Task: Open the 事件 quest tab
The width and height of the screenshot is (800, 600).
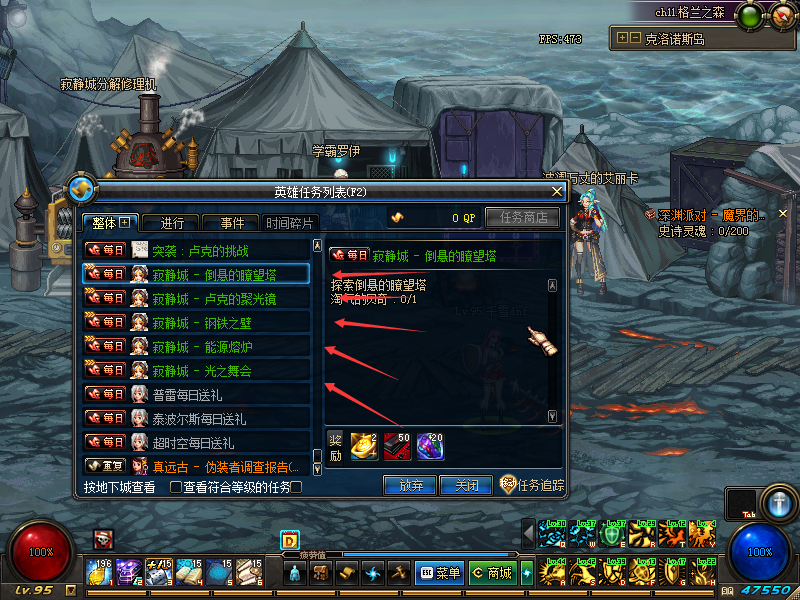Action: pyautogui.click(x=231, y=223)
